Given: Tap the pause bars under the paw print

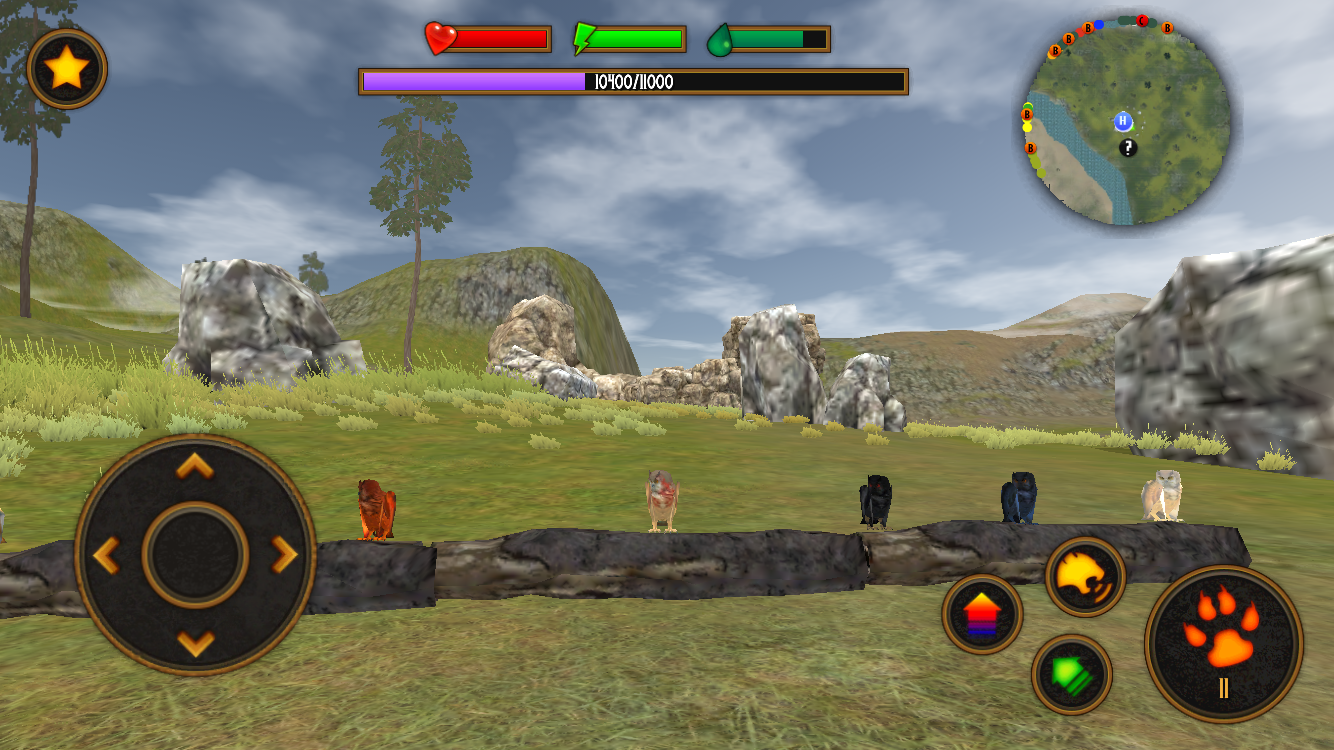Looking at the screenshot, I should point(1222,688).
